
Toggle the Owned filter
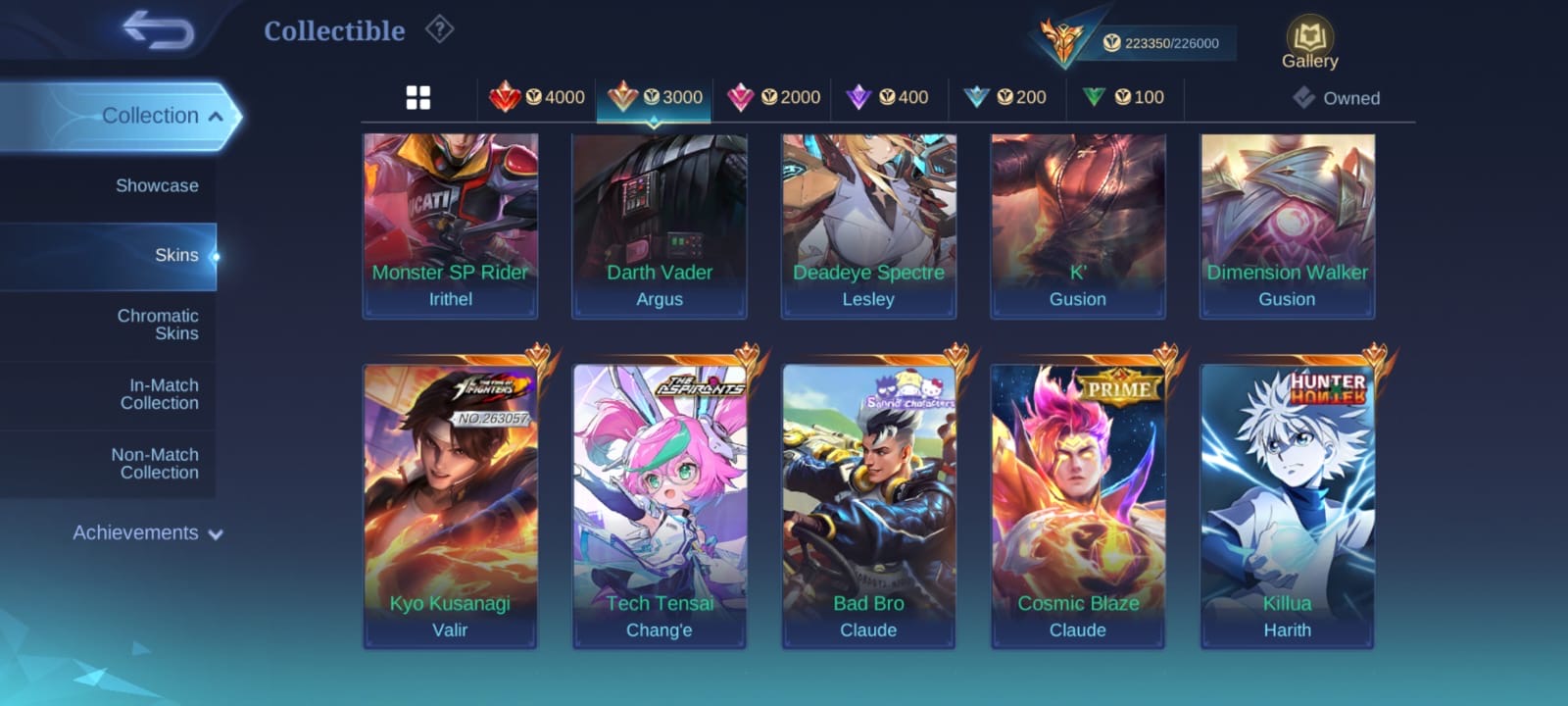pos(1337,98)
